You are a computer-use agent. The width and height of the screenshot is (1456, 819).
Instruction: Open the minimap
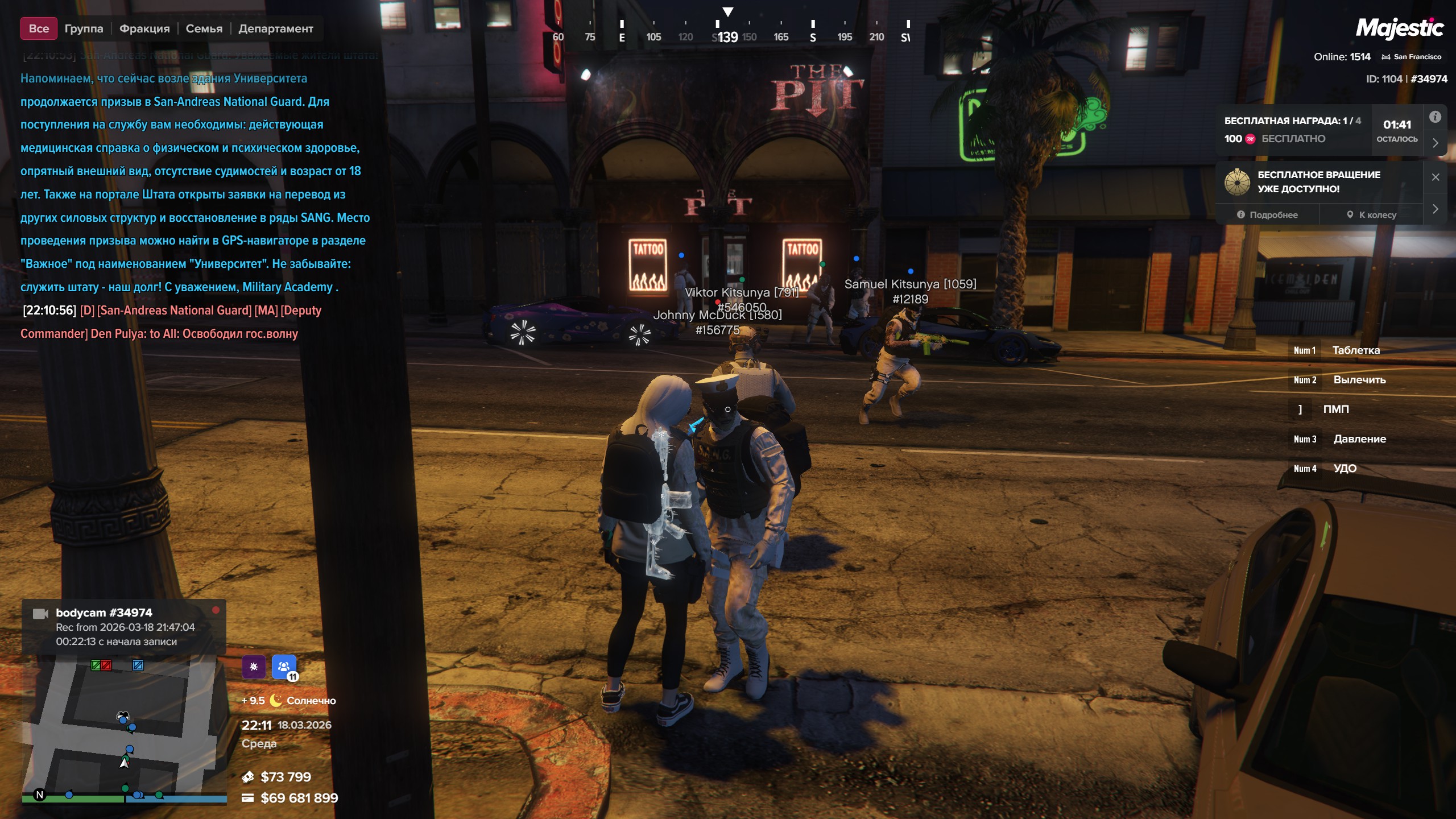point(124,729)
